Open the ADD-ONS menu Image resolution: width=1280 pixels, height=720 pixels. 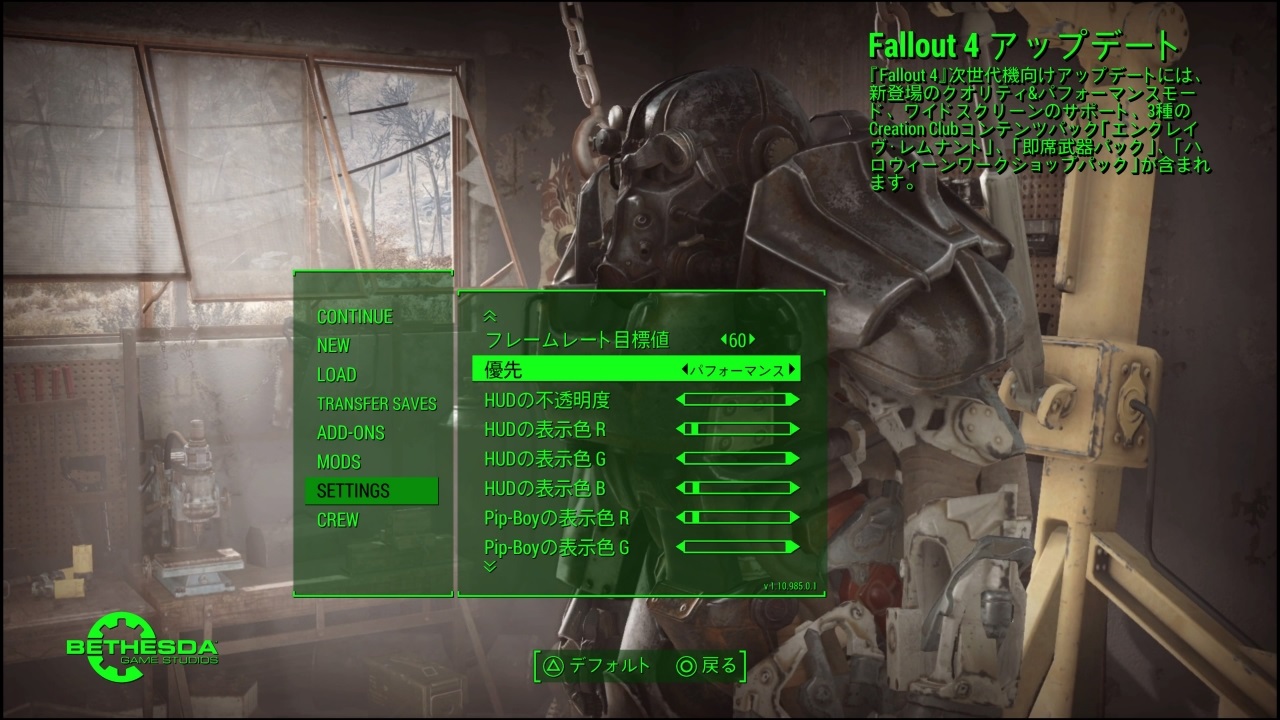(350, 433)
